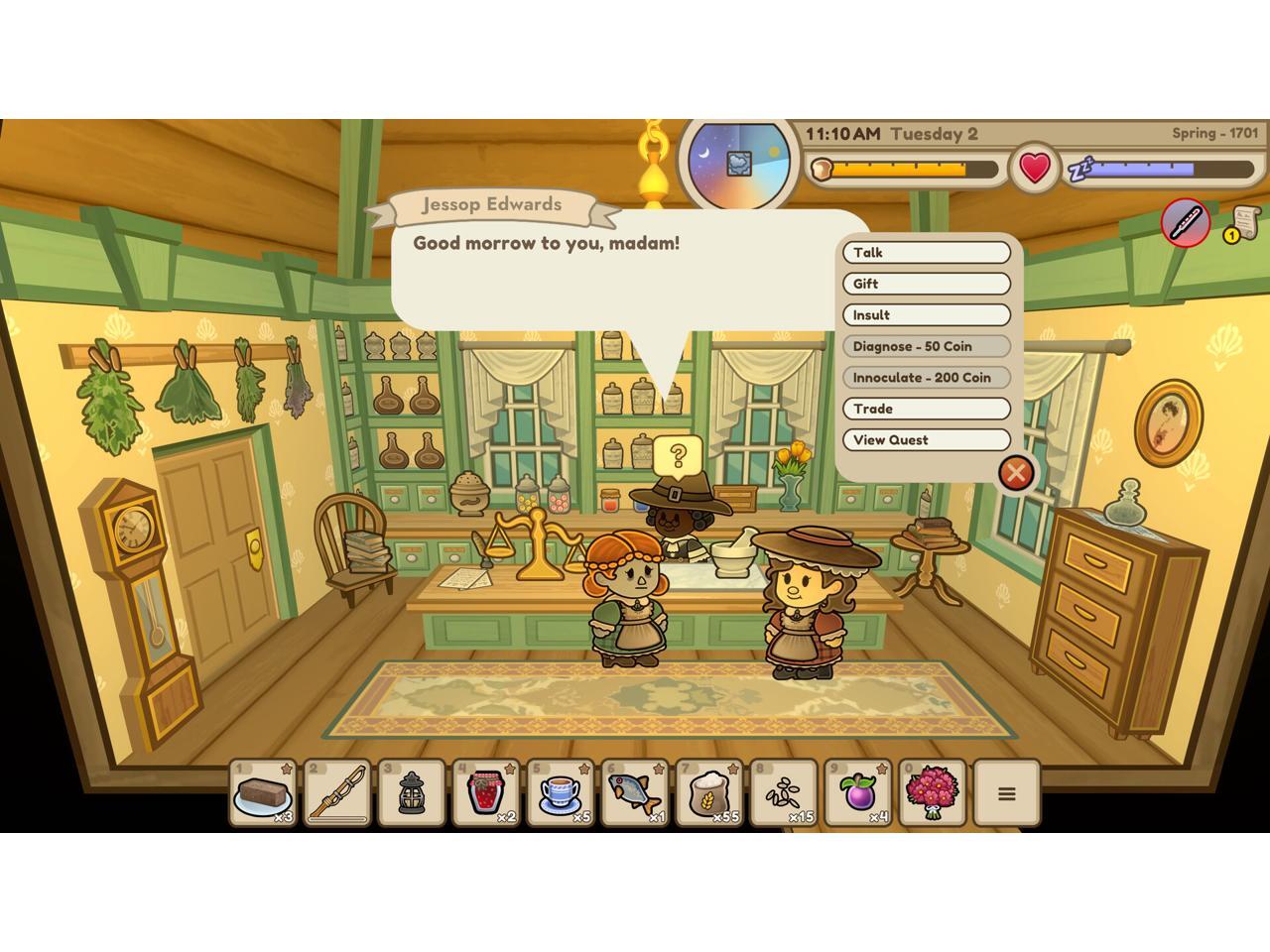Screen dimensions: 1270x952
Task: Select the blue teacup hotbar slot
Action: click(561, 792)
